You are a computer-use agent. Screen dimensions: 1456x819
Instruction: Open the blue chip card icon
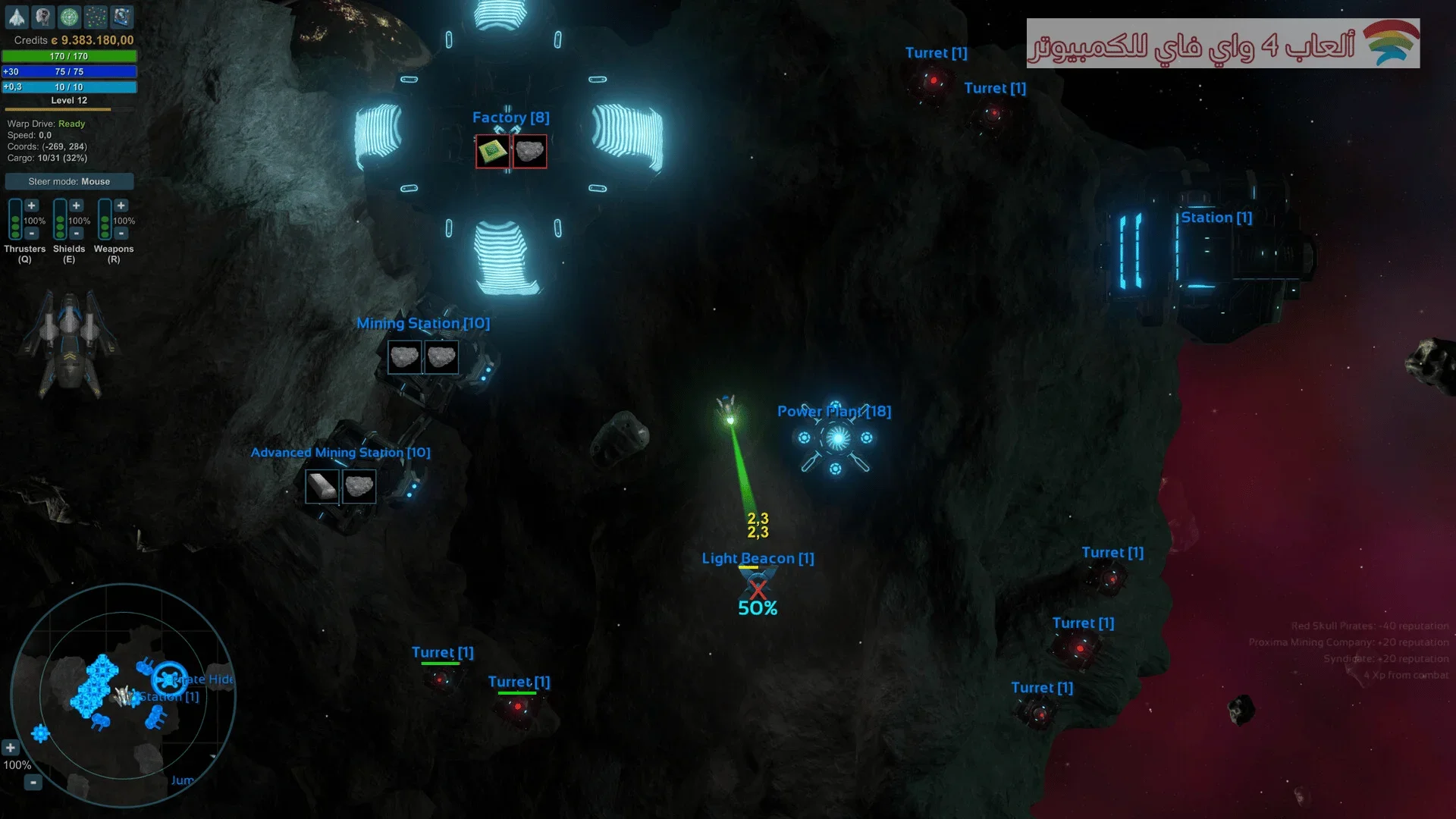point(121,17)
